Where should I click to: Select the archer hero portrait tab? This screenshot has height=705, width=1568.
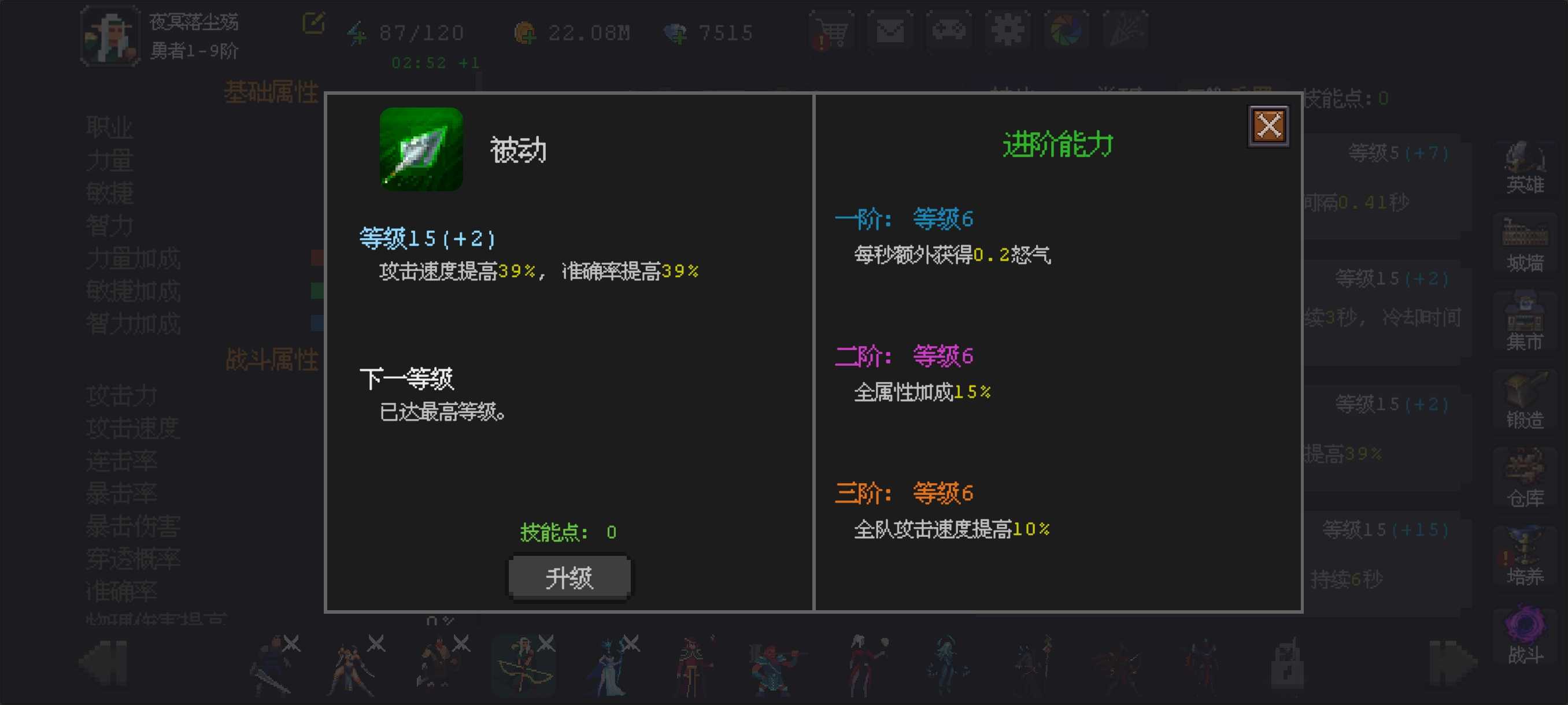[x=523, y=666]
